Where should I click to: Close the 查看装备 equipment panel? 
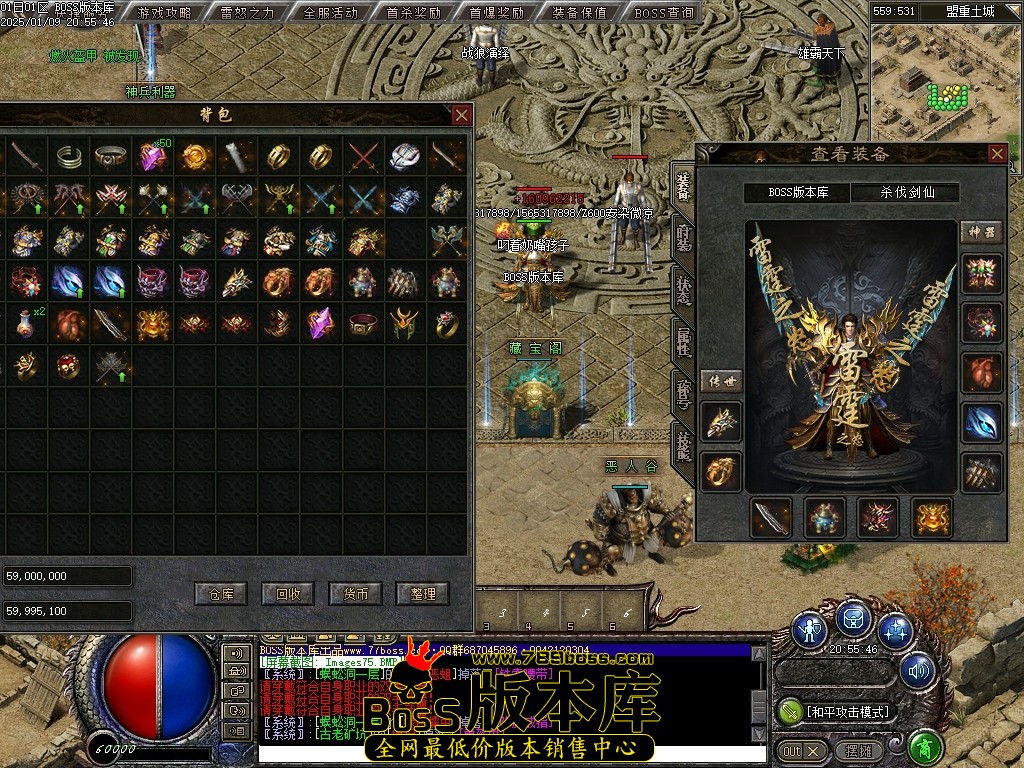coord(997,154)
